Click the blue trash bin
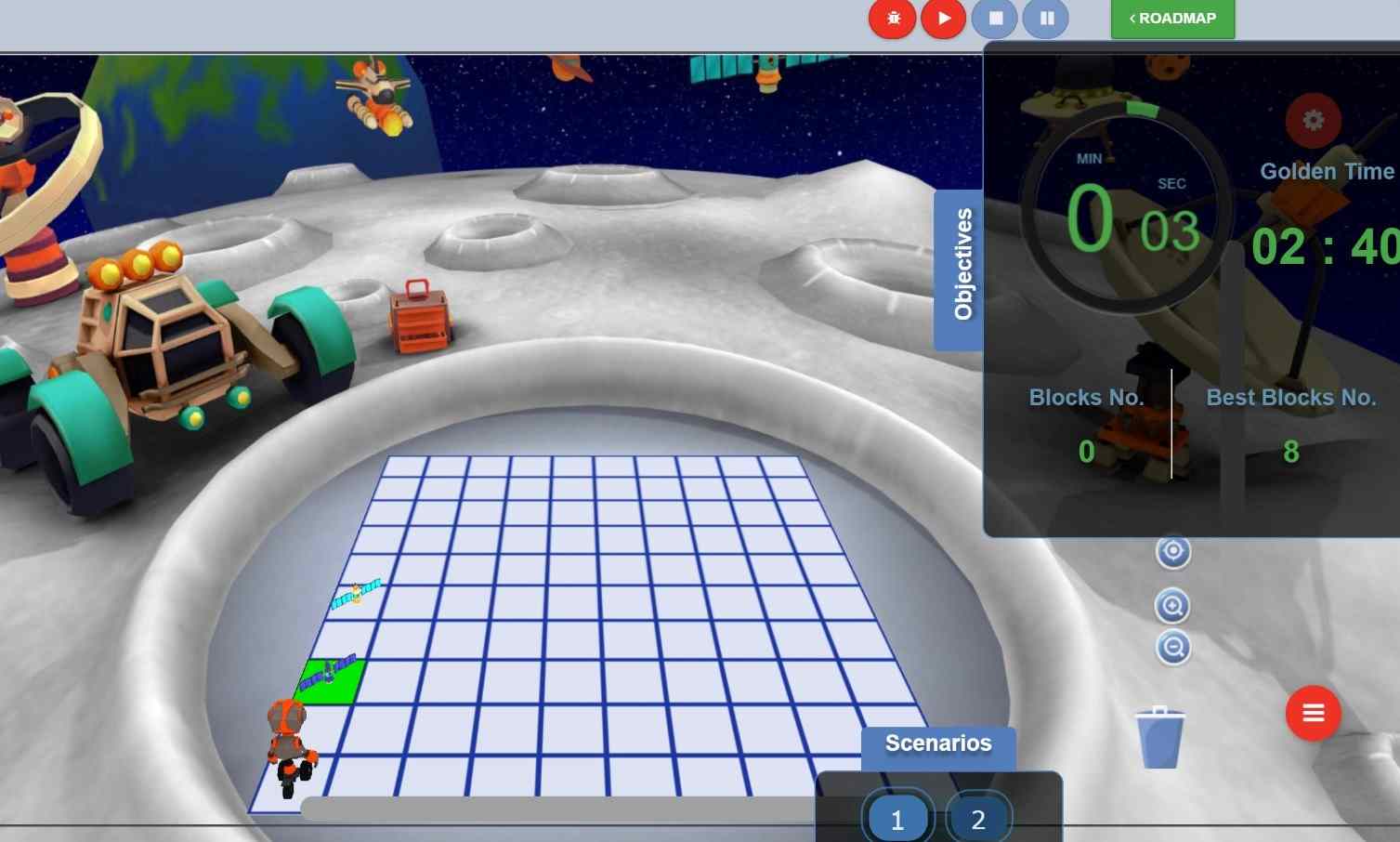 pyautogui.click(x=1159, y=737)
